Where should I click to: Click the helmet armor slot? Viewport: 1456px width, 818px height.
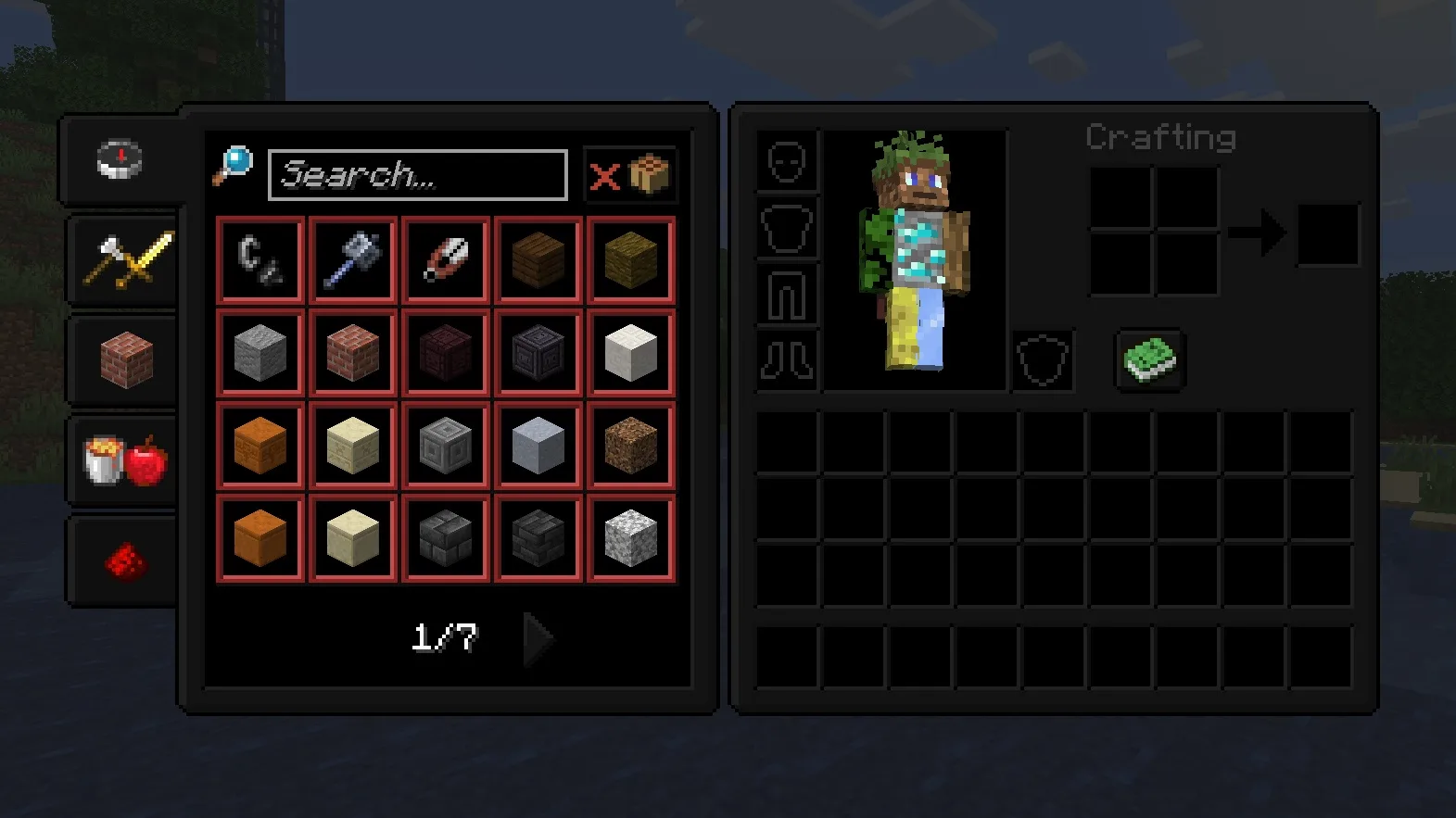[x=787, y=163]
